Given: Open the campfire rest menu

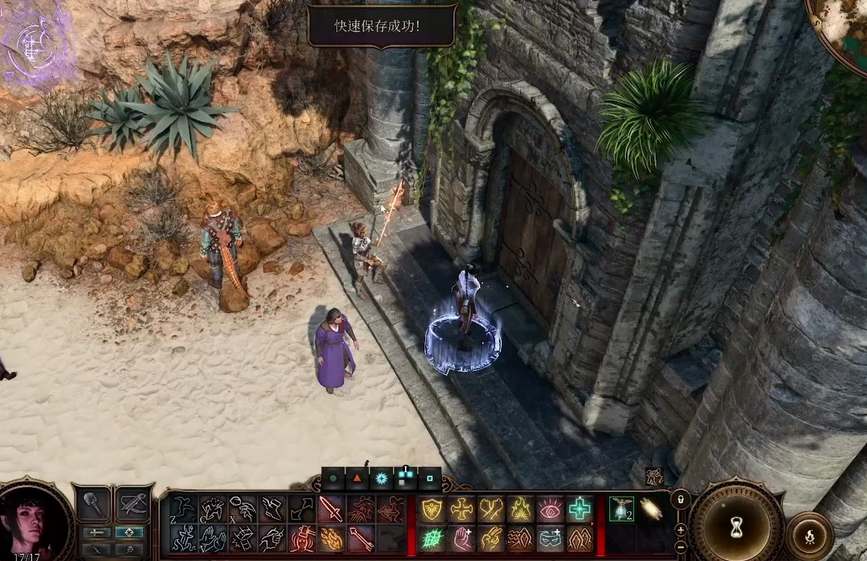Looking at the screenshot, I should click(x=808, y=536).
